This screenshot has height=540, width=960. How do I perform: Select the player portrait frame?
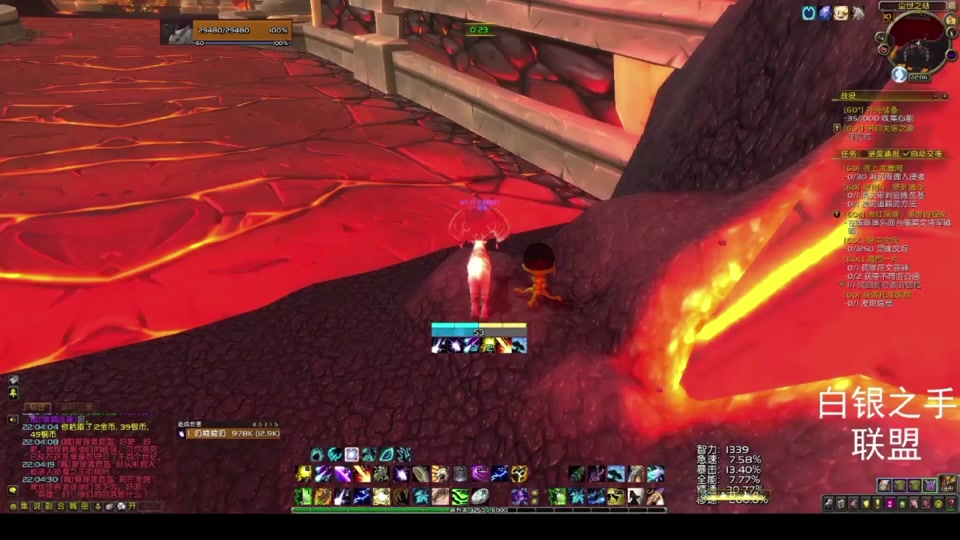coord(176,31)
